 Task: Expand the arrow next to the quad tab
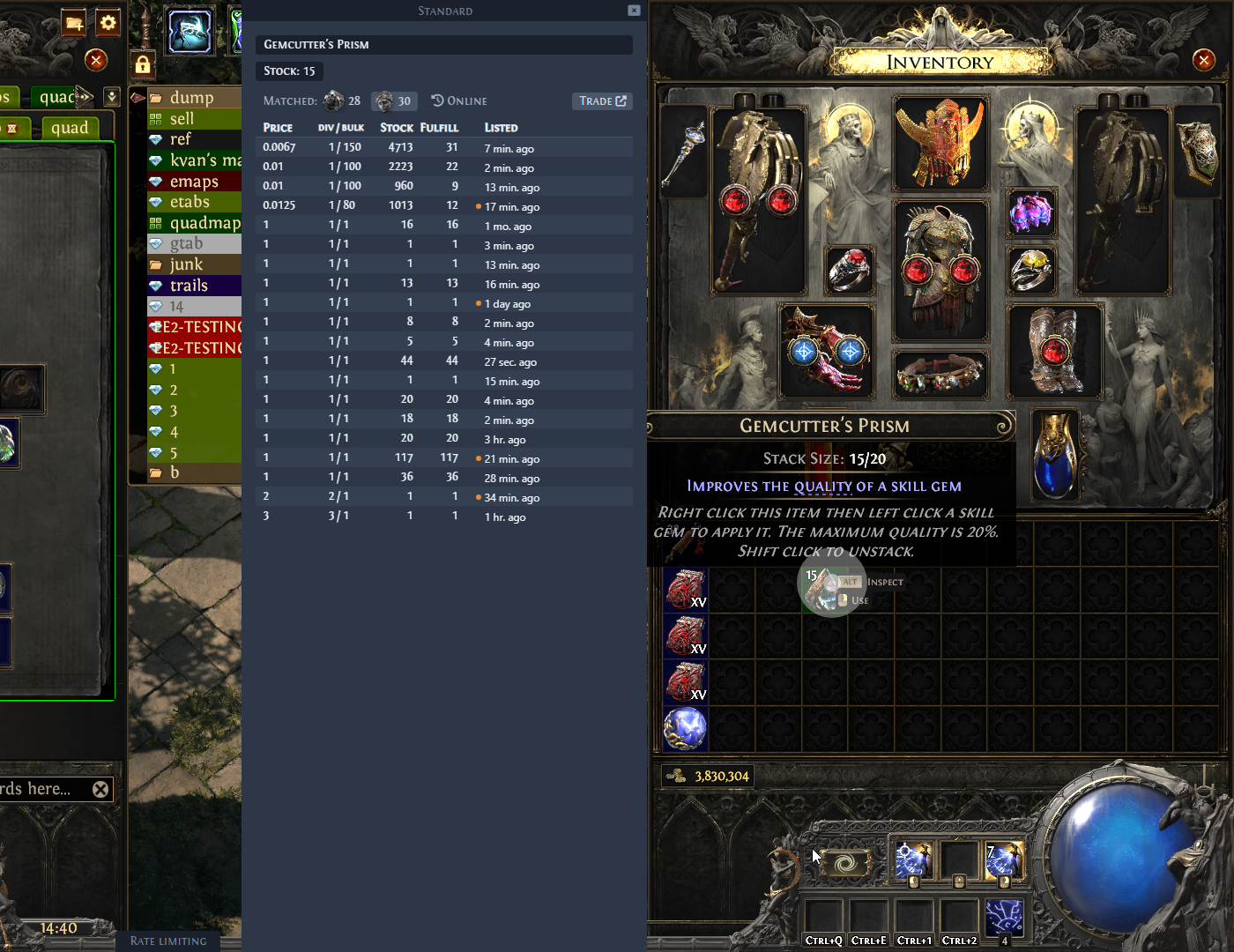click(85, 97)
